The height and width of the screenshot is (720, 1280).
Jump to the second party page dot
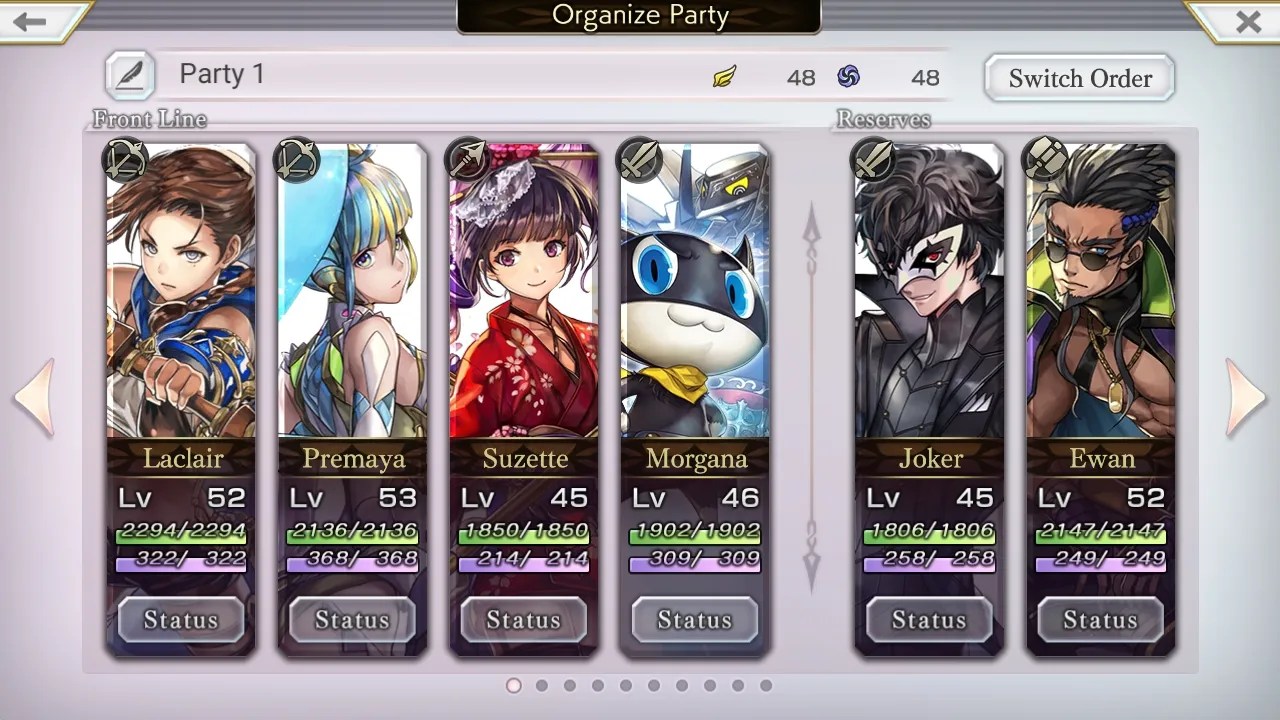[542, 686]
